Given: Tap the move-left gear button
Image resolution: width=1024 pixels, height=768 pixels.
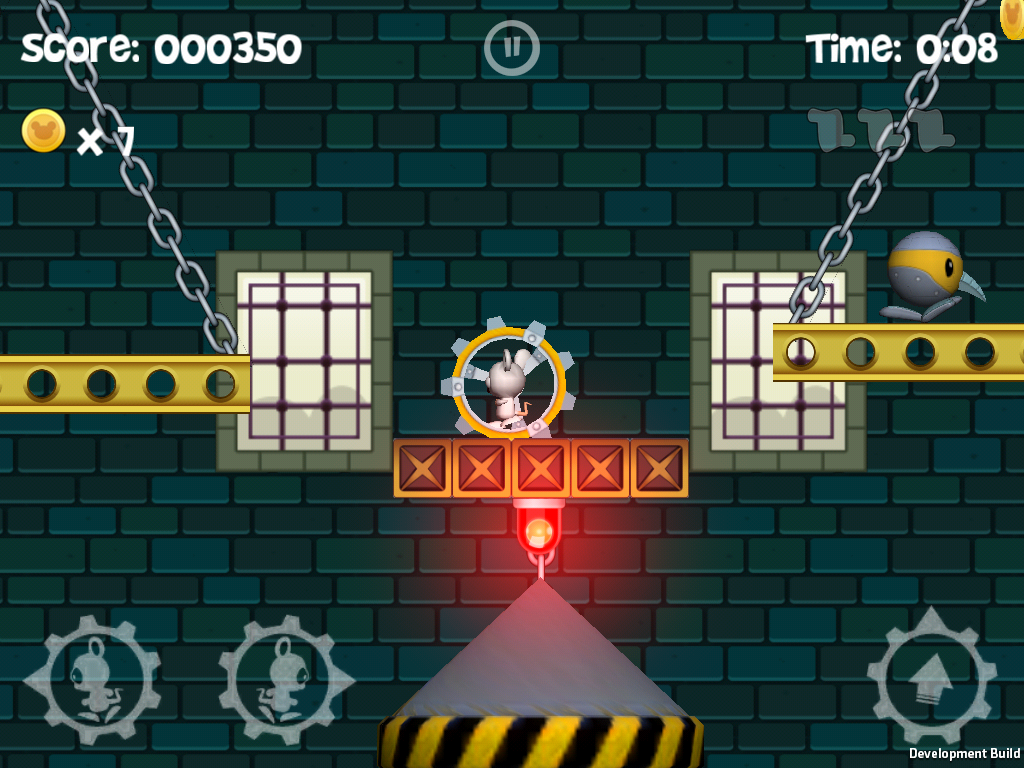Looking at the screenshot, I should click(x=91, y=680).
